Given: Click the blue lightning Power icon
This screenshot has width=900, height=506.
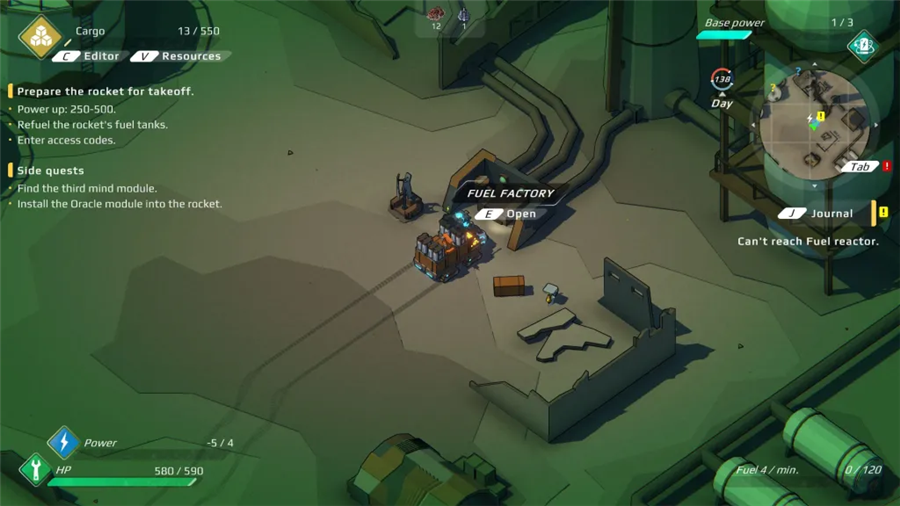Looking at the screenshot, I should (x=63, y=442).
